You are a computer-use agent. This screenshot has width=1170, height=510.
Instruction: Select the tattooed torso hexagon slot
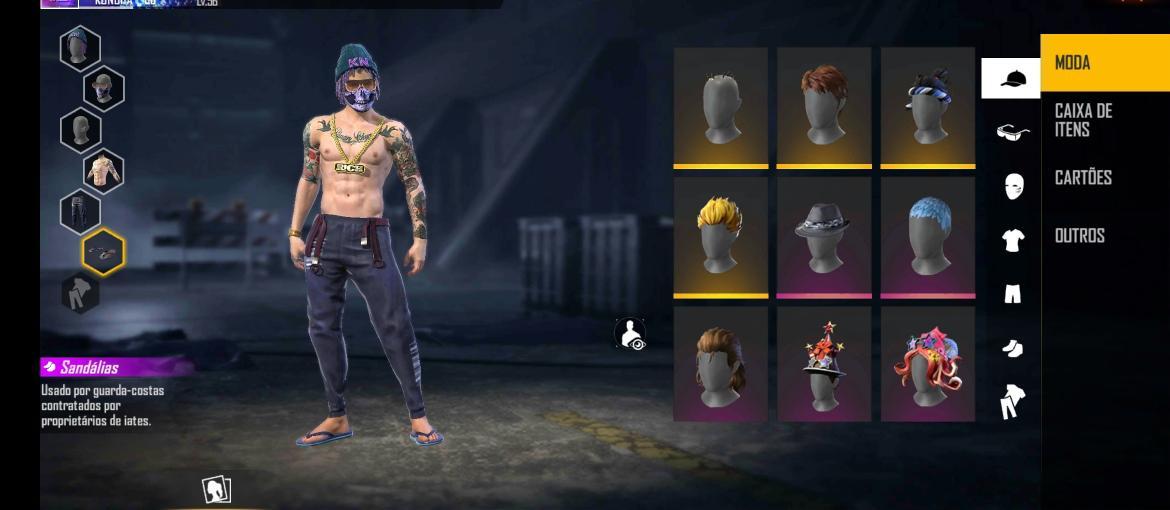click(x=102, y=171)
